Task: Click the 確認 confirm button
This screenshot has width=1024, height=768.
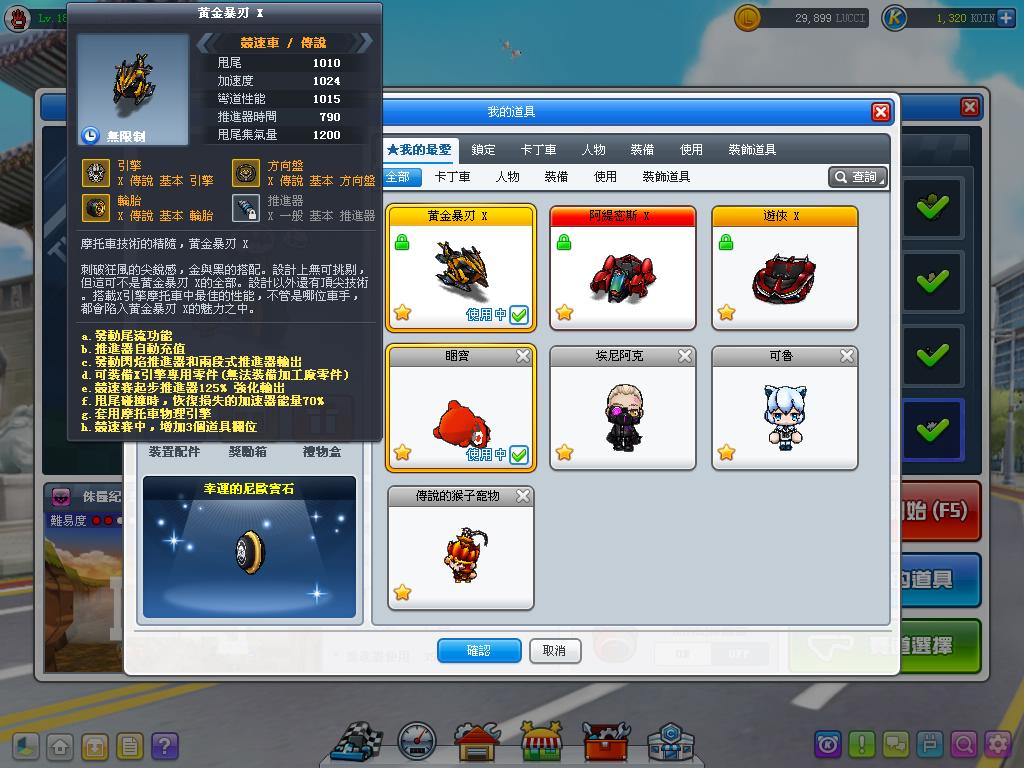Action: click(479, 651)
